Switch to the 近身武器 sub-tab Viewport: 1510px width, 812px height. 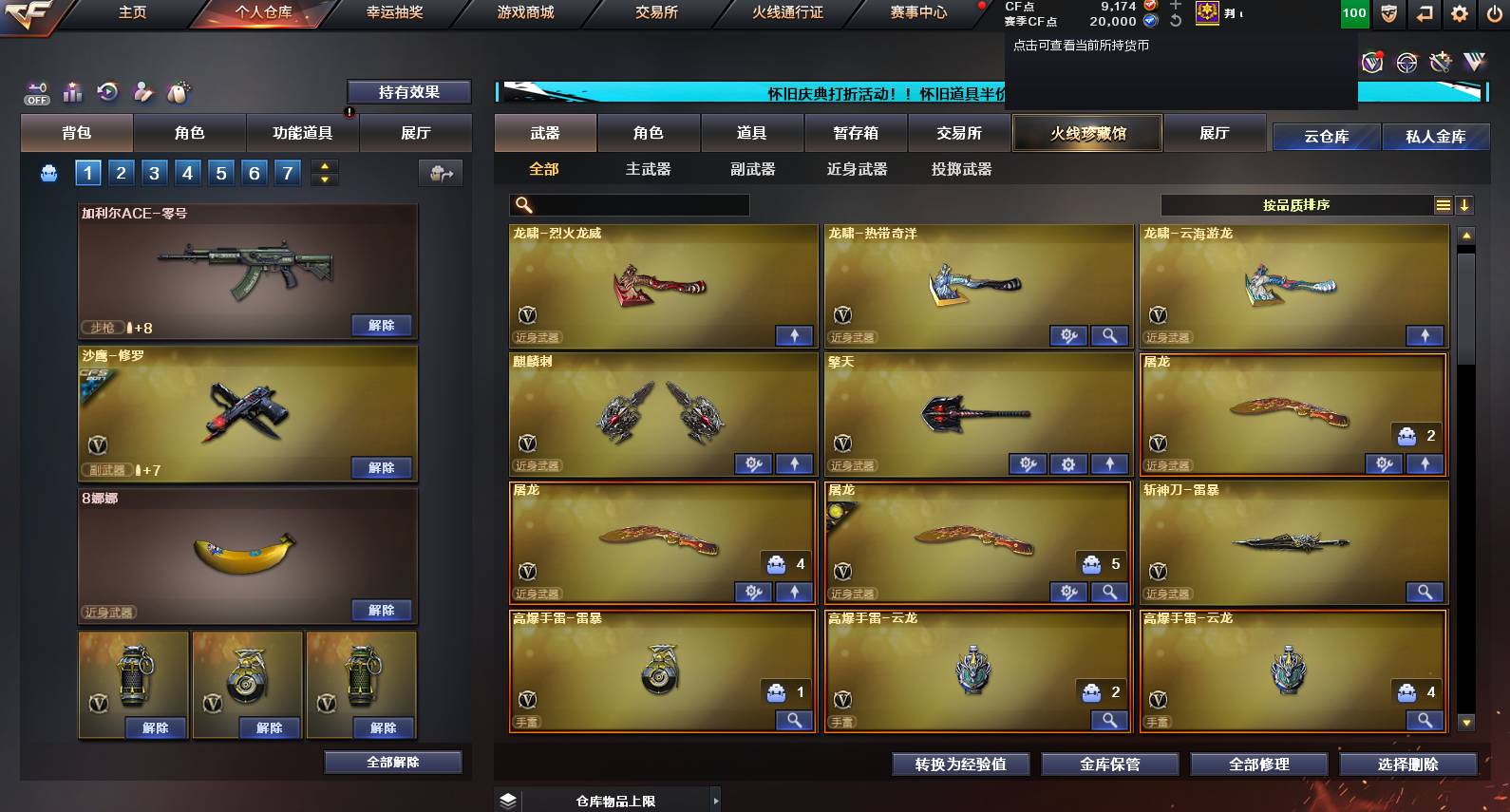857,168
